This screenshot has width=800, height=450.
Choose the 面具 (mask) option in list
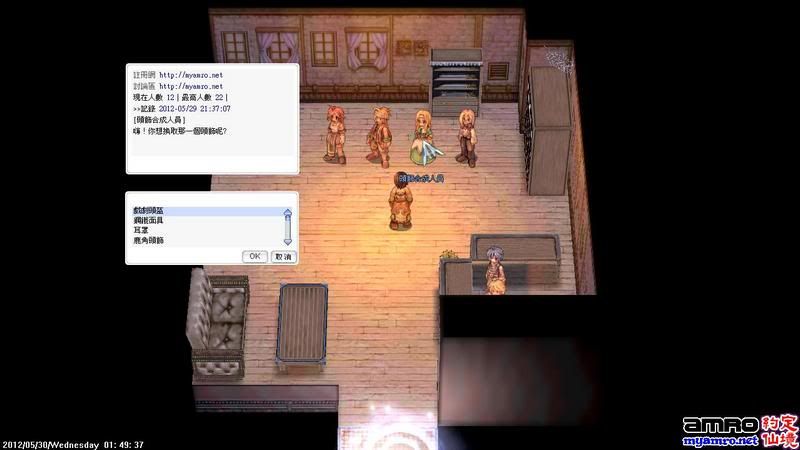click(150, 221)
